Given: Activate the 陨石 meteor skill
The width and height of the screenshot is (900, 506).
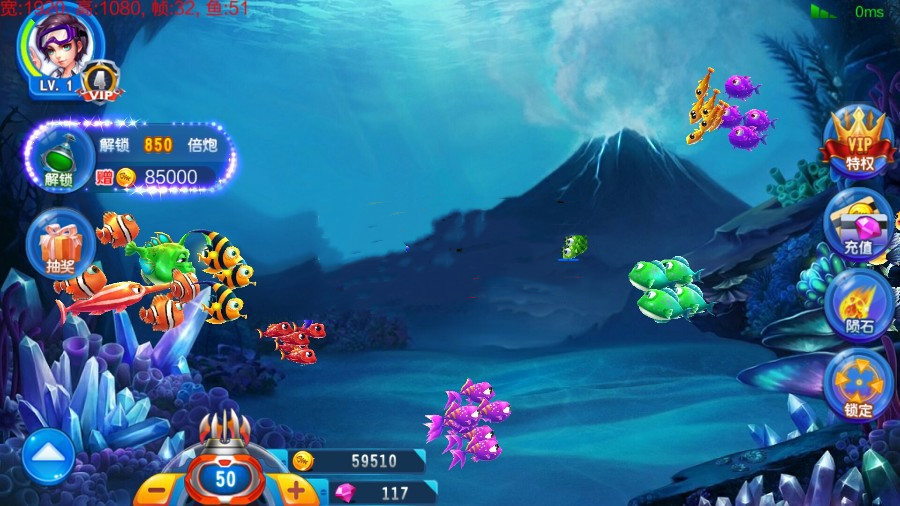Looking at the screenshot, I should [859, 305].
